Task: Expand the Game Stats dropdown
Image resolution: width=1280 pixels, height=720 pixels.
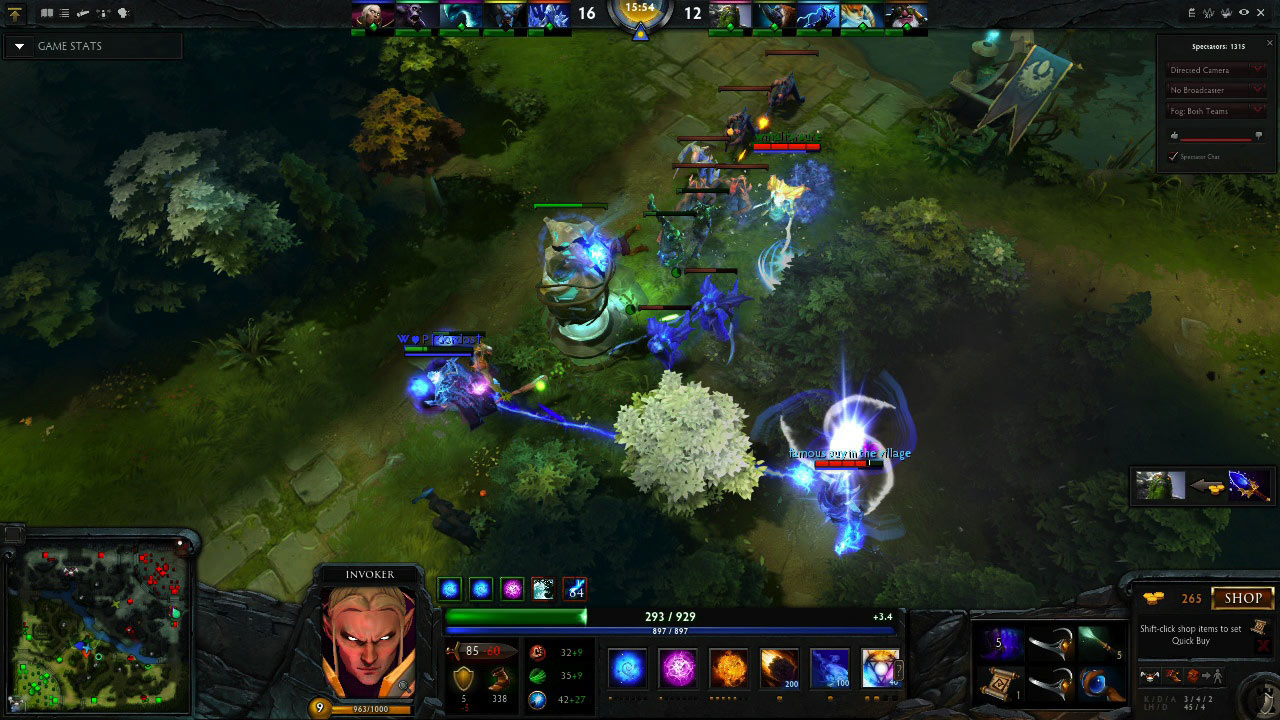Action: click(x=19, y=46)
